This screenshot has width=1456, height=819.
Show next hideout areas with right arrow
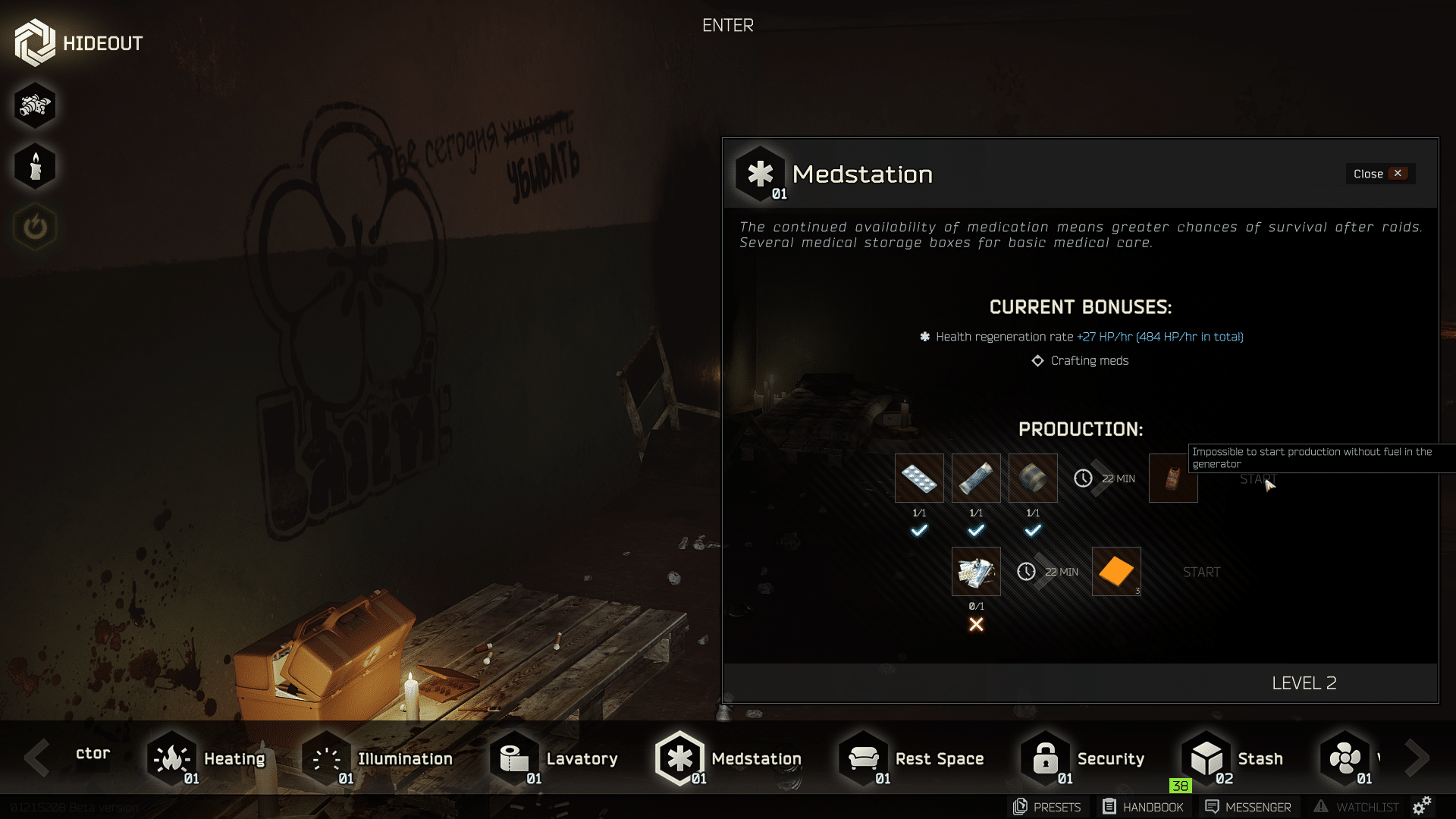(x=1417, y=758)
